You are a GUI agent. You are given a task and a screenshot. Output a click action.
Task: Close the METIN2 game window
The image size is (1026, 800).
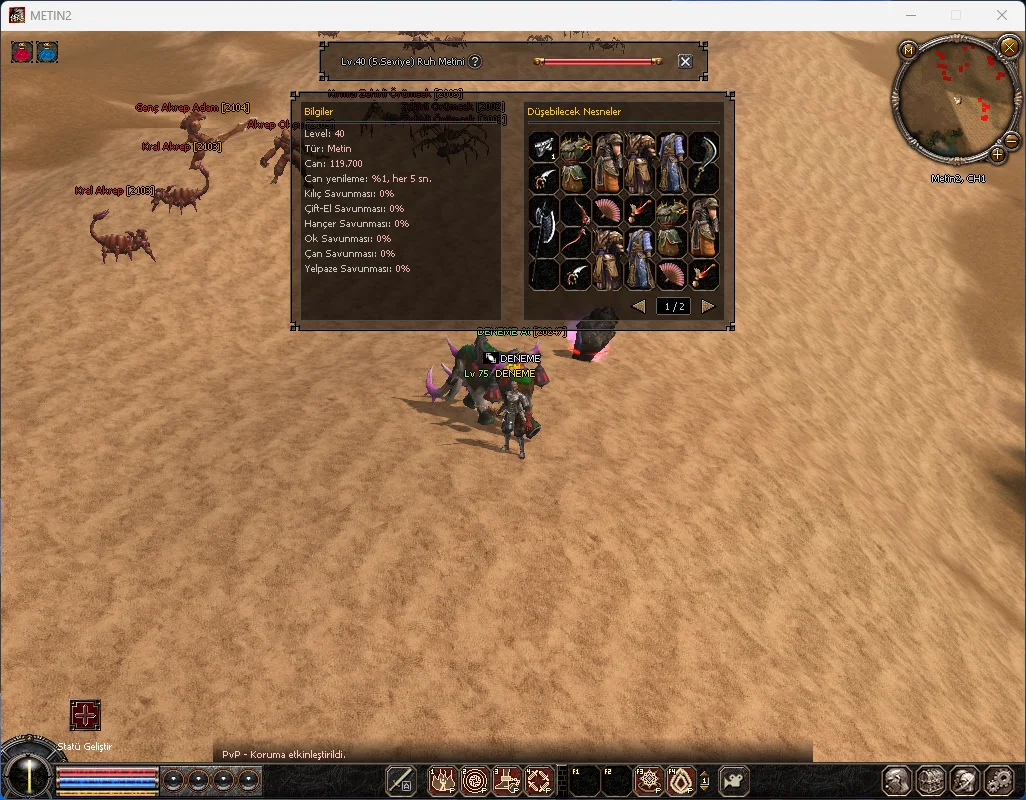(1002, 15)
